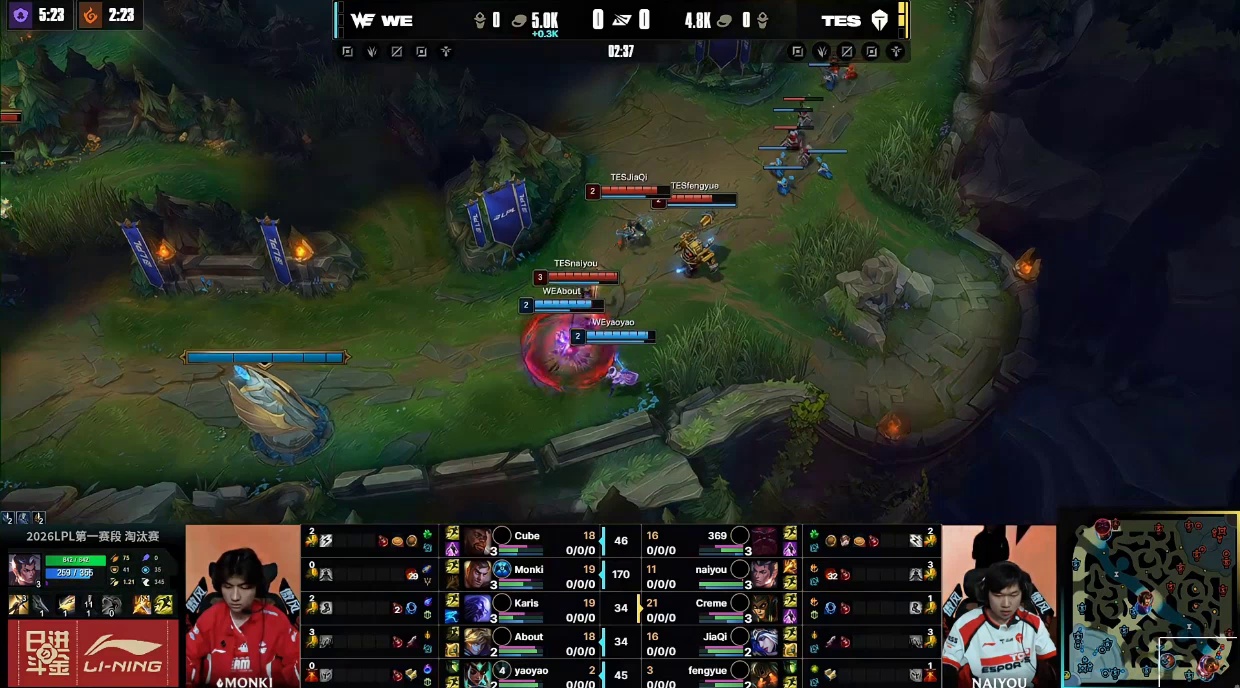
Task: Select Monki's champion portrait in the scoreboard
Action: 477,575
